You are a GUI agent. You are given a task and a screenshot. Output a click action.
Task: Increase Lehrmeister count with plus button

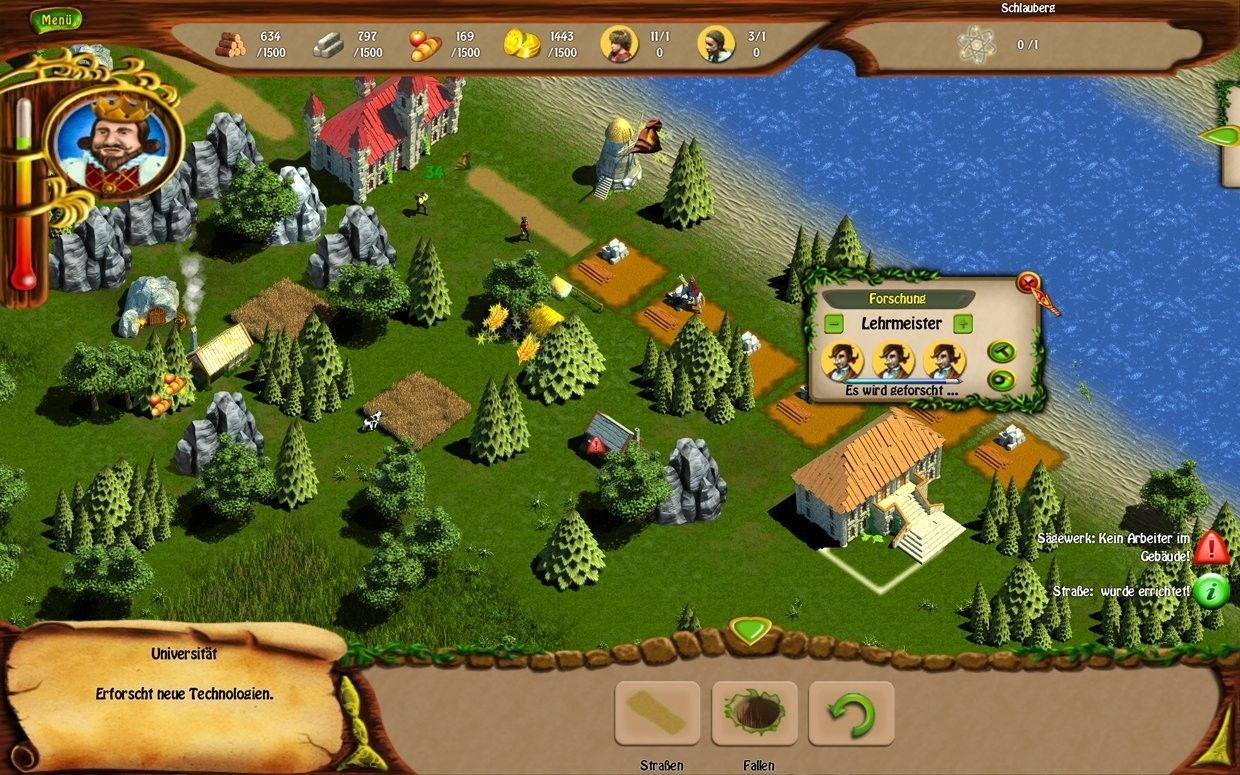click(x=962, y=324)
